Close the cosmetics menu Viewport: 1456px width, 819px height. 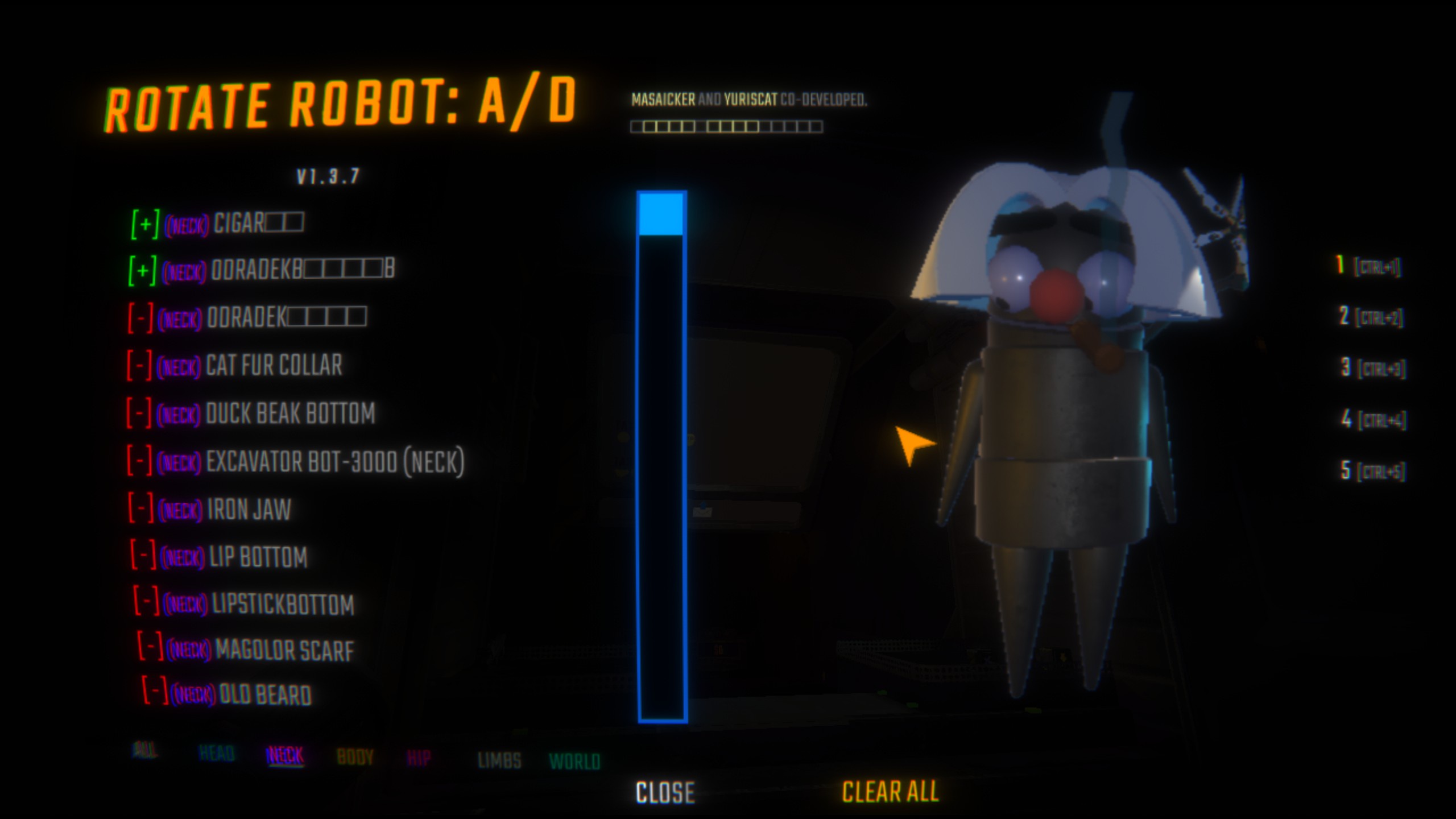point(665,792)
